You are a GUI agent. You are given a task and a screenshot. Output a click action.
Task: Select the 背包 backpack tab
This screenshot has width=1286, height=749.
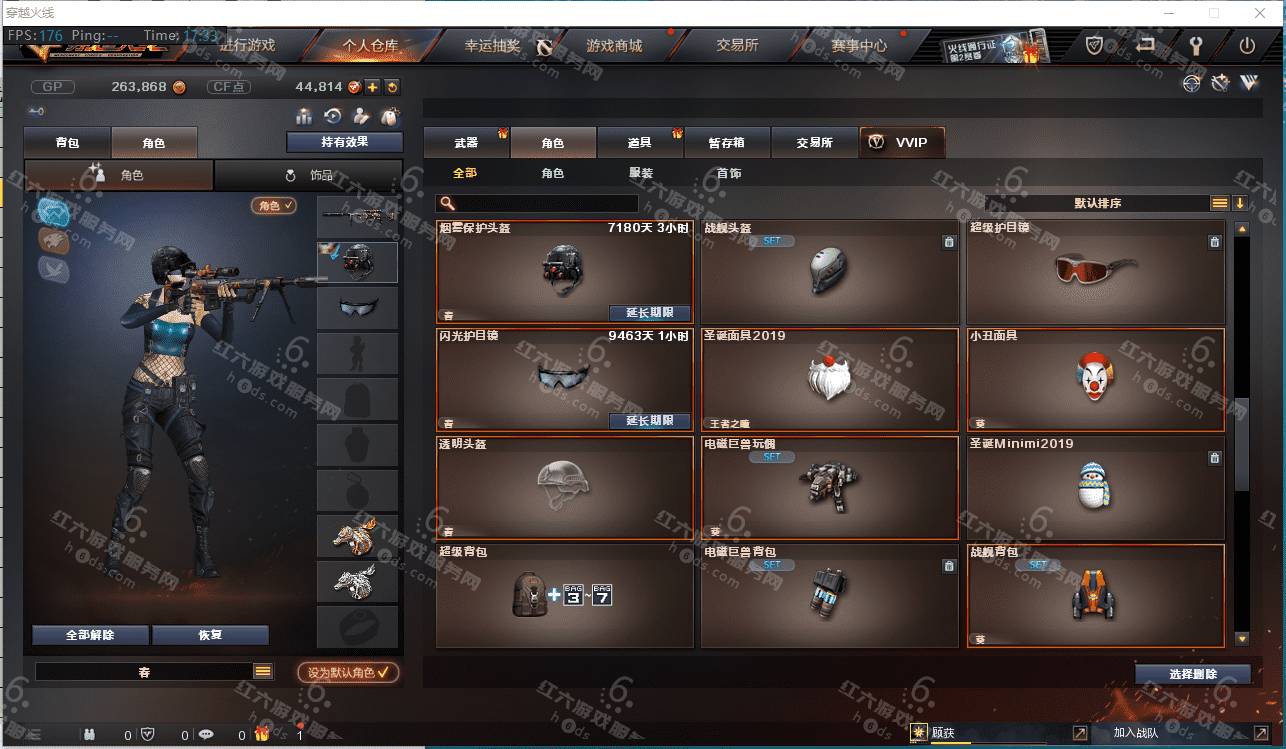click(68, 143)
